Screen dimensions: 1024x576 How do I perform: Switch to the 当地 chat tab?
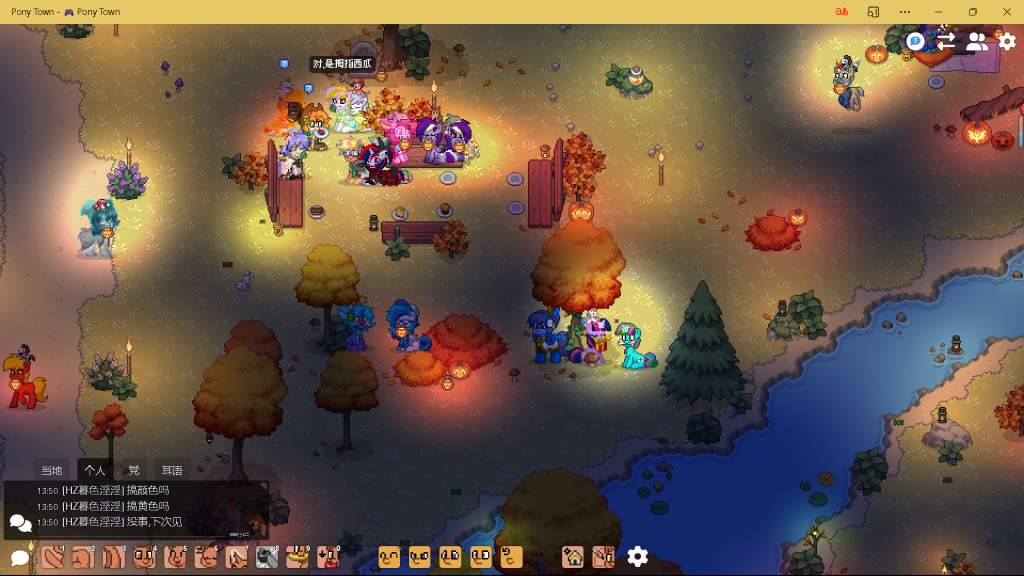51,470
